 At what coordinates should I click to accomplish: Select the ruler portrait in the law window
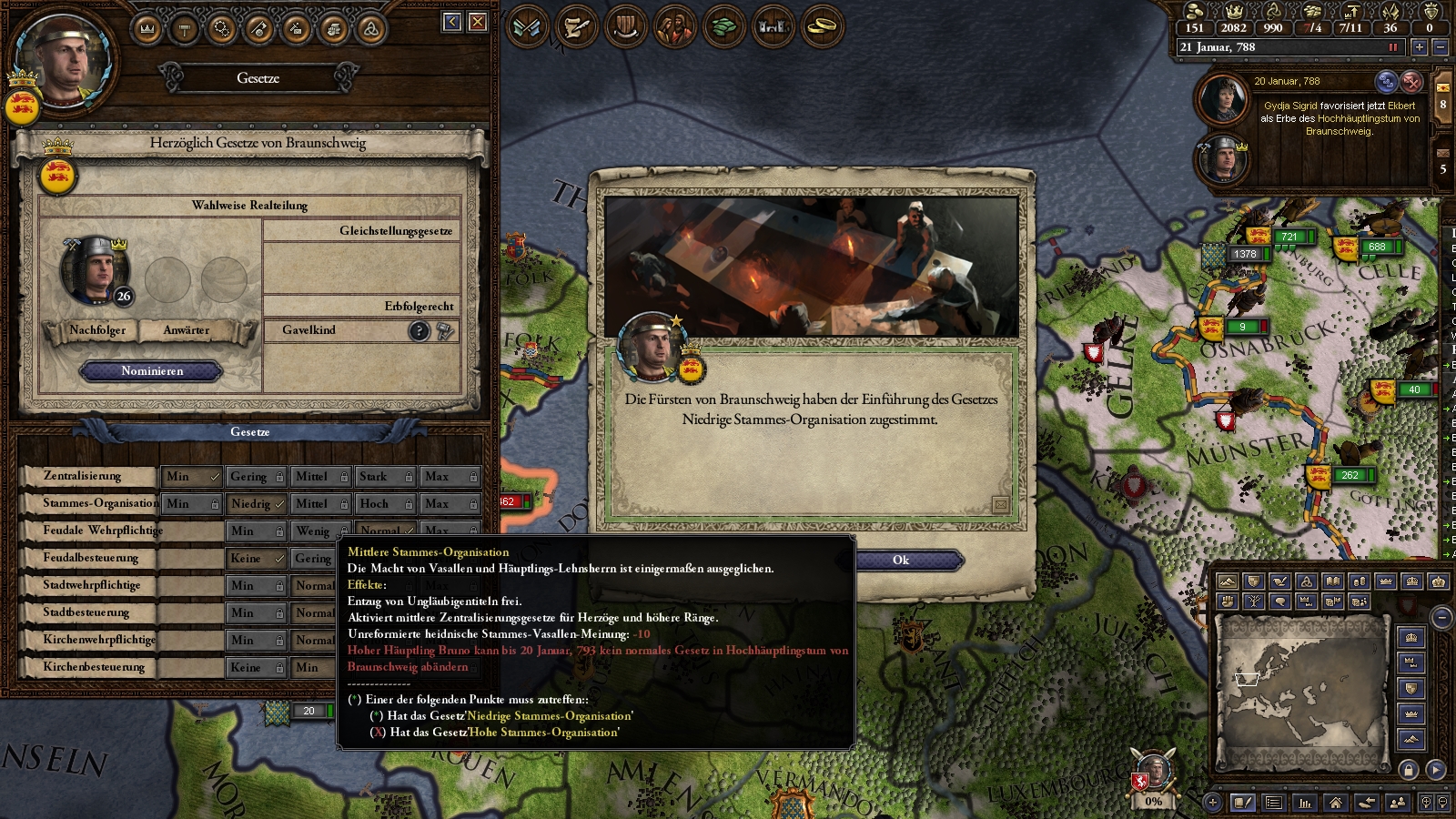(95, 269)
